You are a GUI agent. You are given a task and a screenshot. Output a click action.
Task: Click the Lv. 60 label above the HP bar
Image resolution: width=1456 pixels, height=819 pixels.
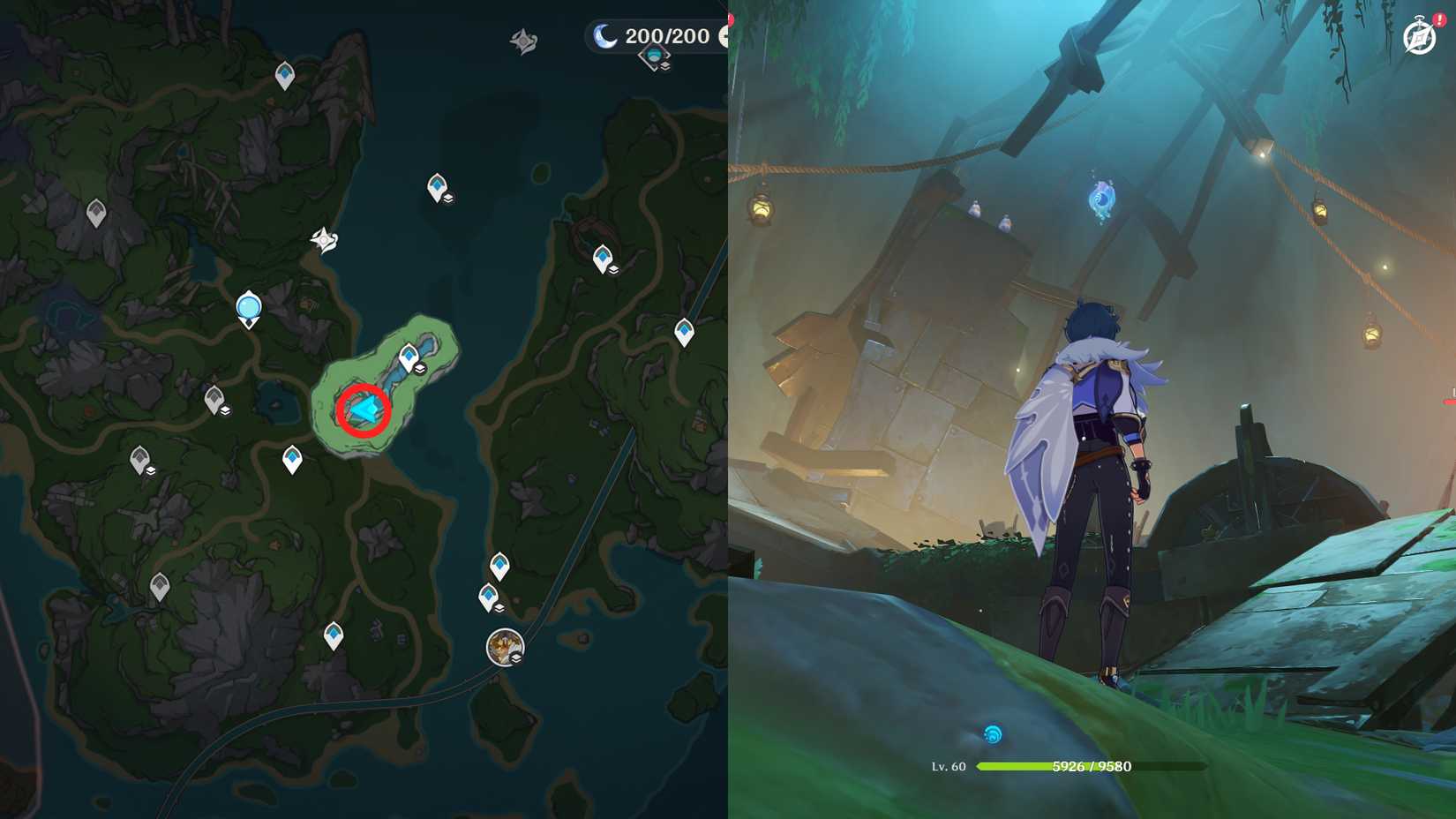pyautogui.click(x=949, y=766)
